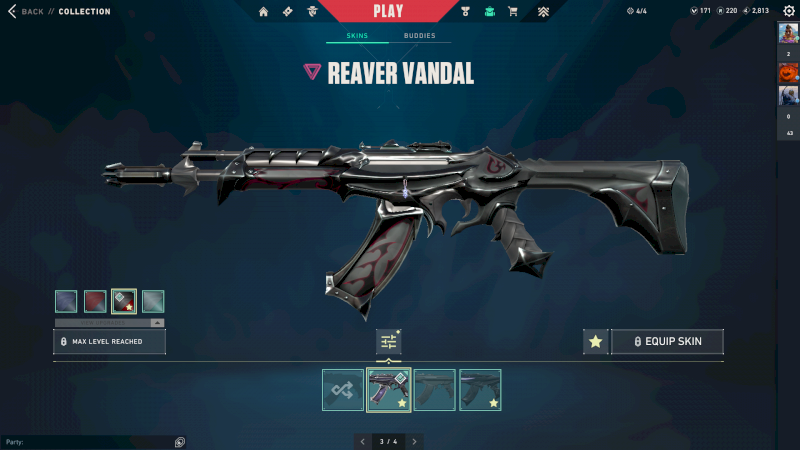Open the home screen icon
The height and width of the screenshot is (450, 800).
[x=264, y=12]
